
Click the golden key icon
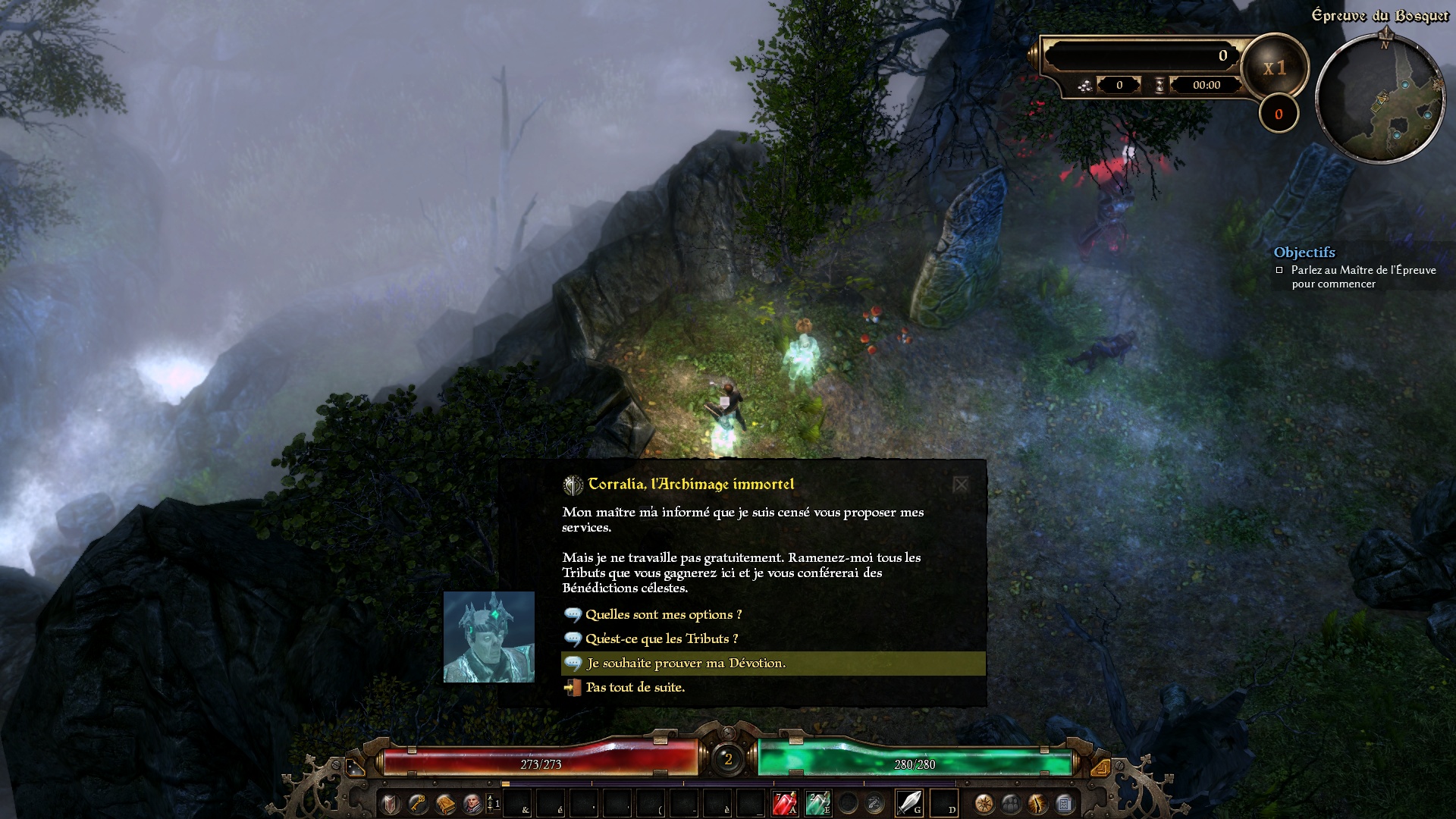(418, 803)
